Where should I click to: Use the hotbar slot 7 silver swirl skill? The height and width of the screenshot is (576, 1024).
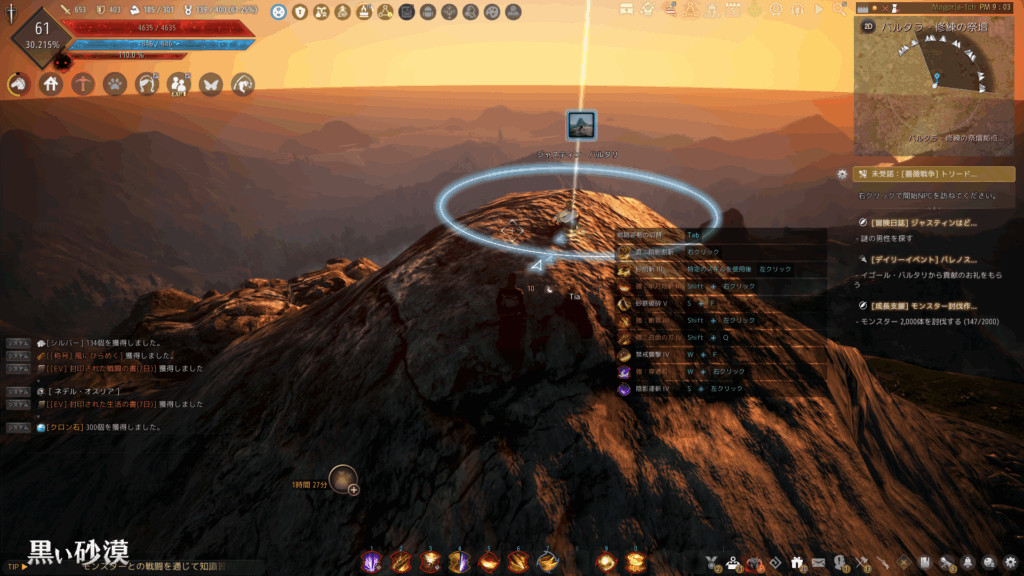(546, 561)
